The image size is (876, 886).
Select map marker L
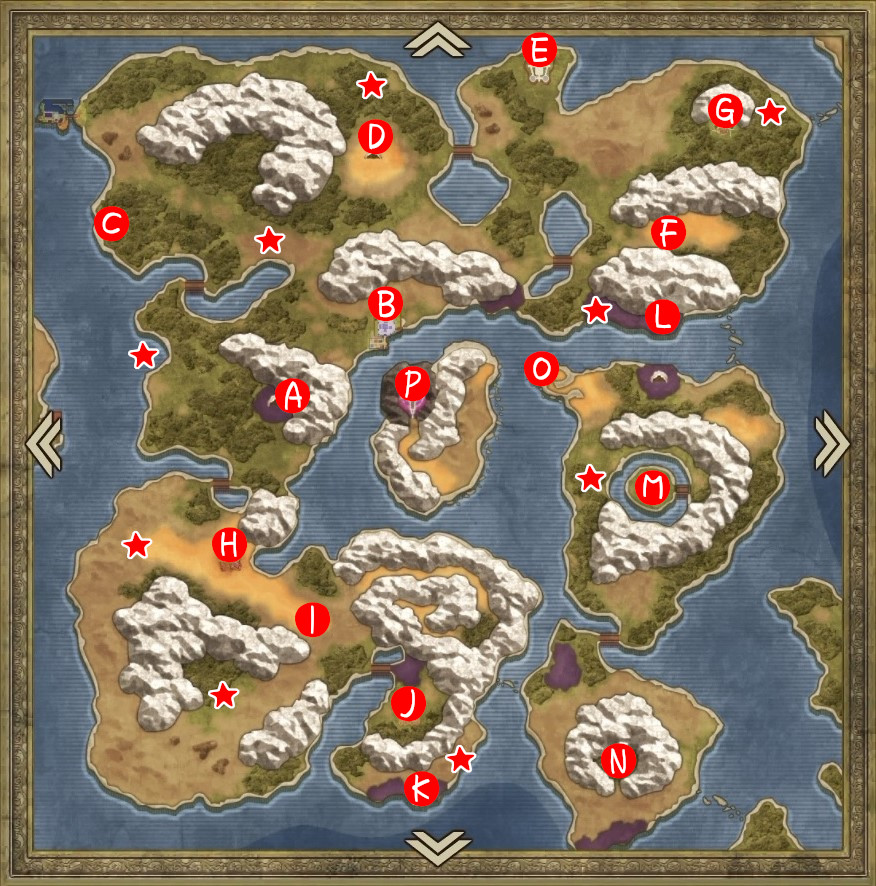coord(662,316)
